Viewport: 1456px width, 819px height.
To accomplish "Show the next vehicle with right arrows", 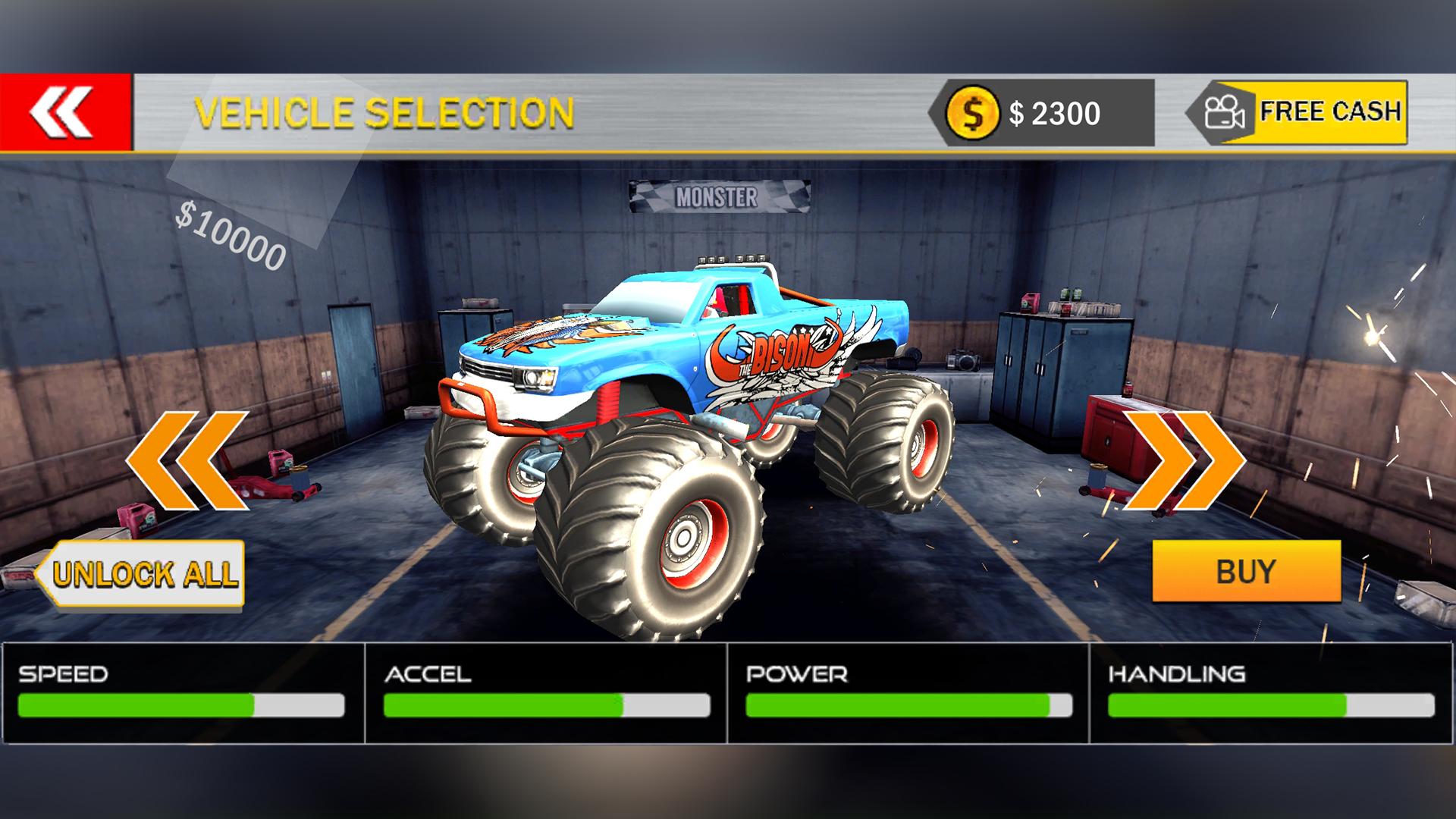I will pyautogui.click(x=1183, y=460).
